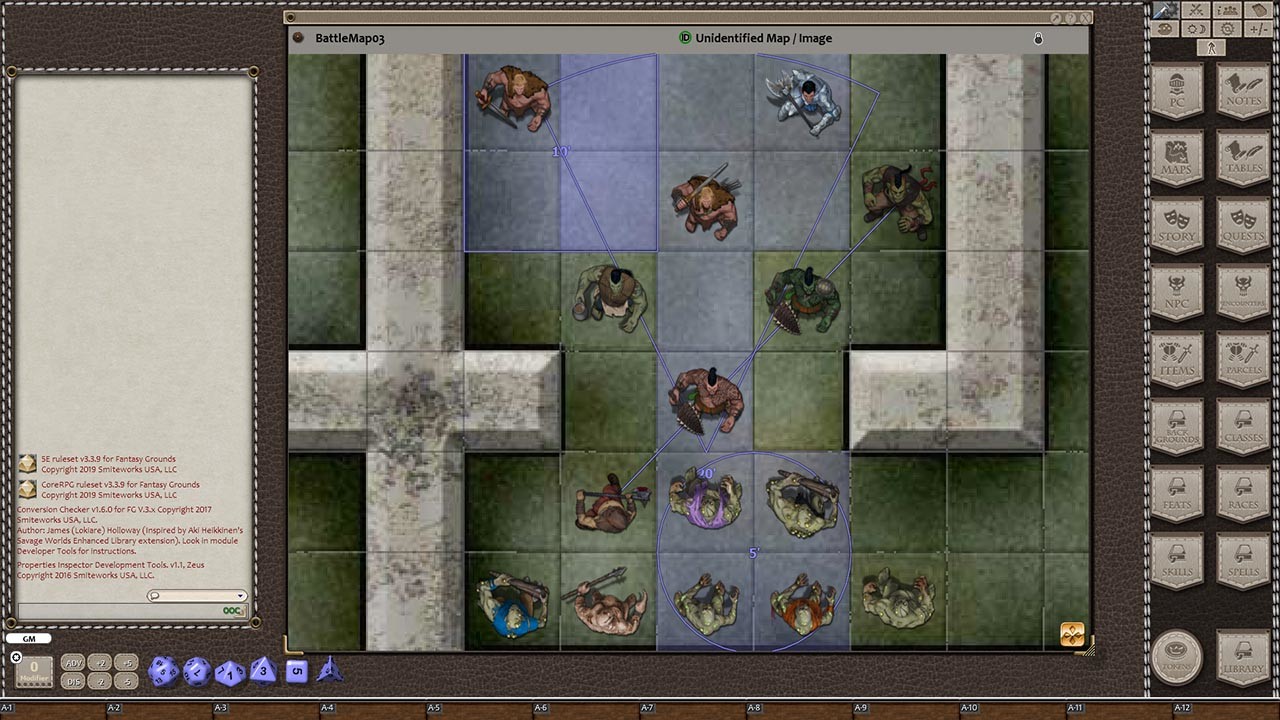The height and width of the screenshot is (720, 1280).
Task: Select the pointer cursor tool above the sidebar
Action: tap(1211, 47)
